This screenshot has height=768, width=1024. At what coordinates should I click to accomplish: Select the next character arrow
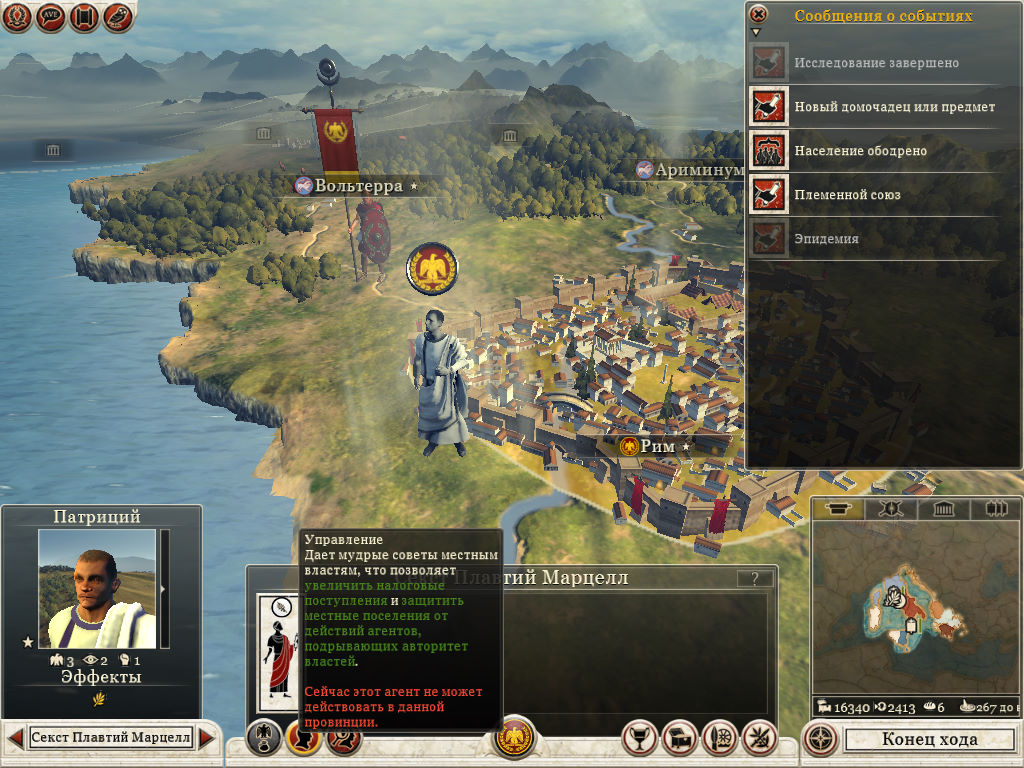click(207, 738)
